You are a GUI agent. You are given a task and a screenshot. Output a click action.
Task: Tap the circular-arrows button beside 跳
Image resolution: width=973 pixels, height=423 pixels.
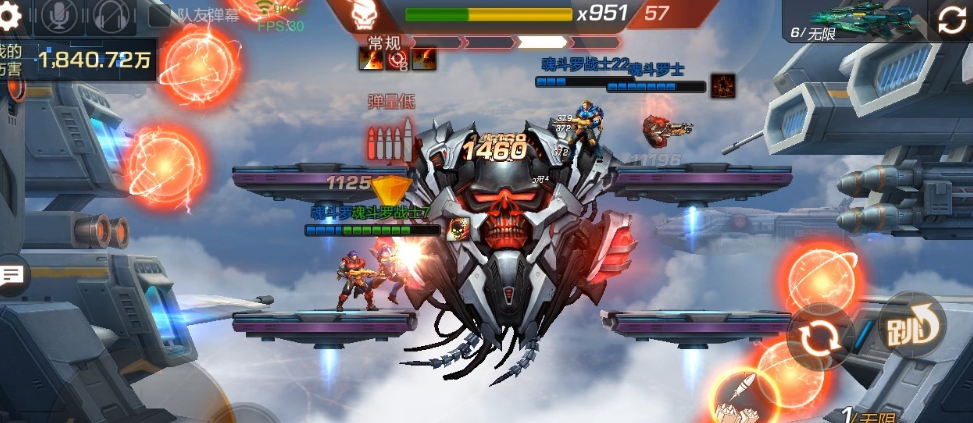pyautogui.click(x=820, y=340)
